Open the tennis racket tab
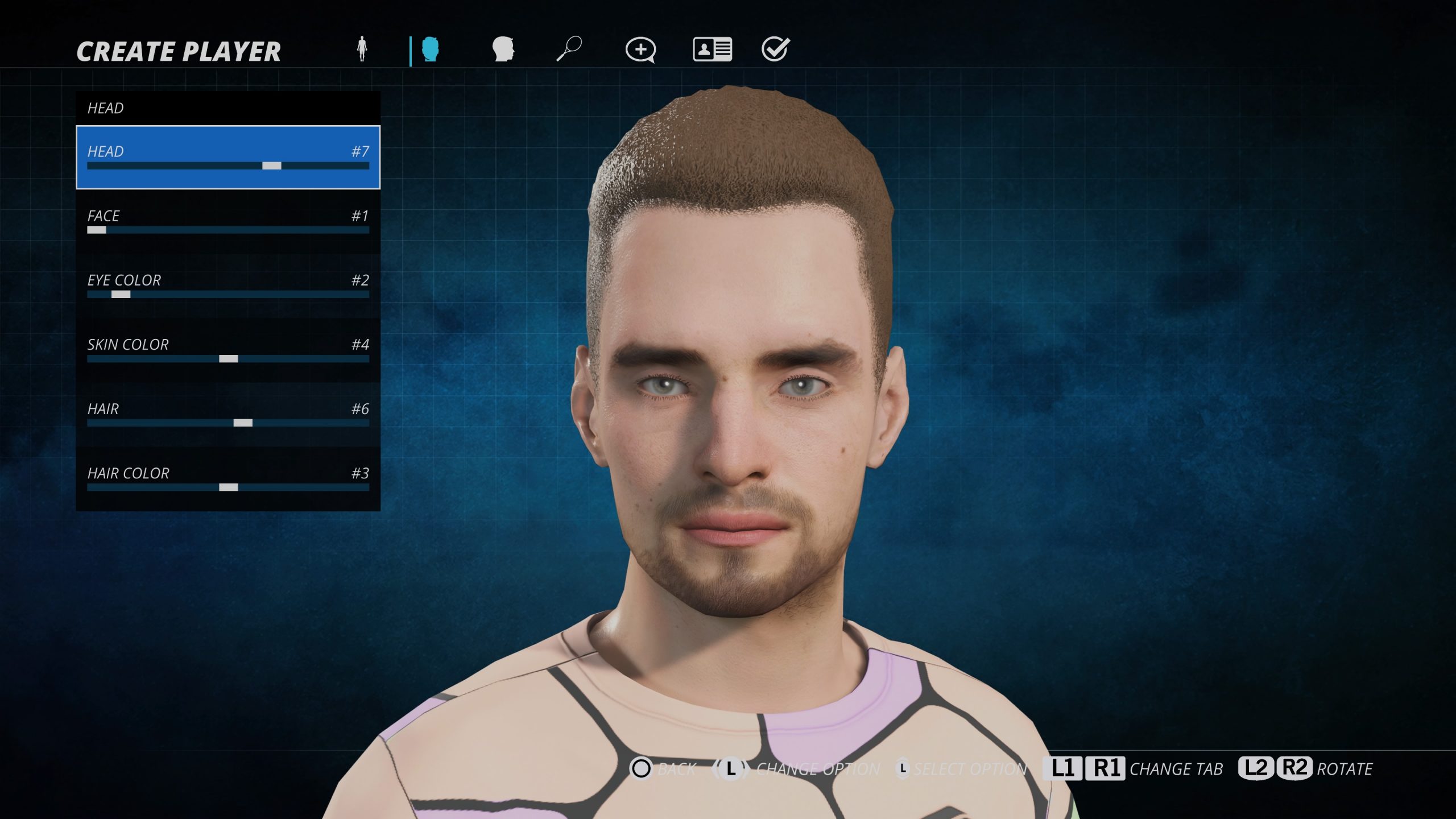1456x819 pixels. coord(569,49)
